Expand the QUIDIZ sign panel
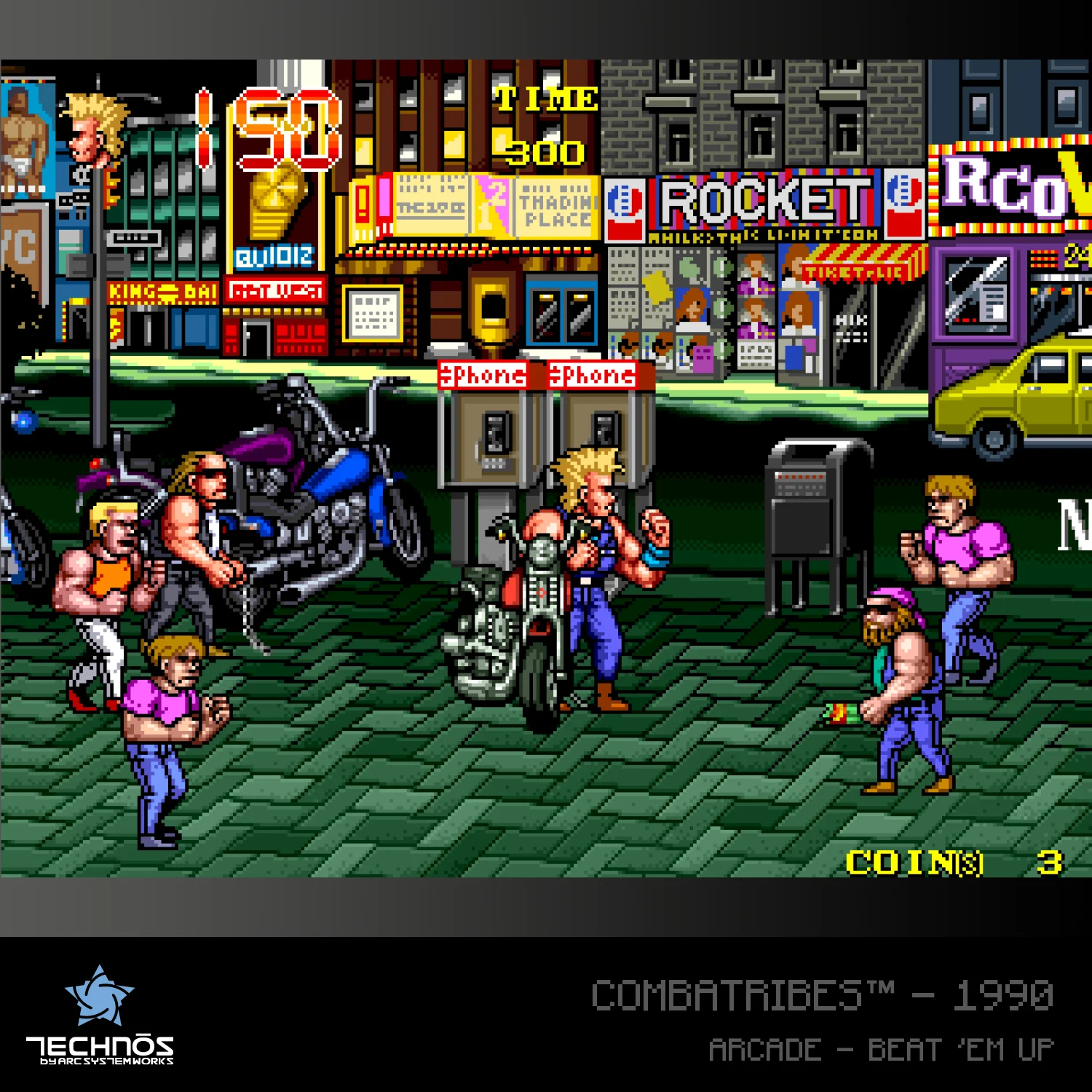The height and width of the screenshot is (1092, 1092). (273, 256)
